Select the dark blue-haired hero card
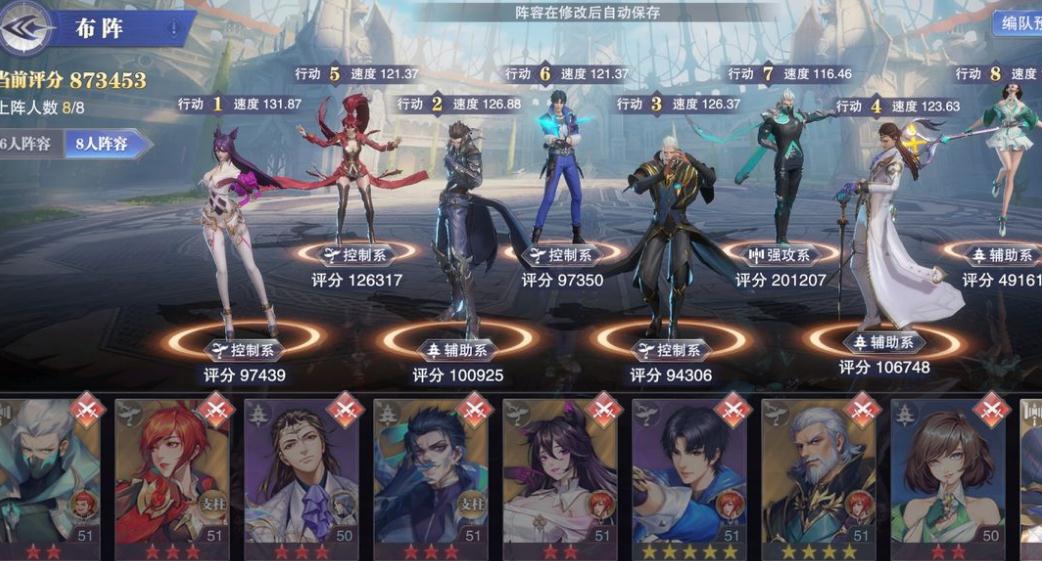 point(430,472)
